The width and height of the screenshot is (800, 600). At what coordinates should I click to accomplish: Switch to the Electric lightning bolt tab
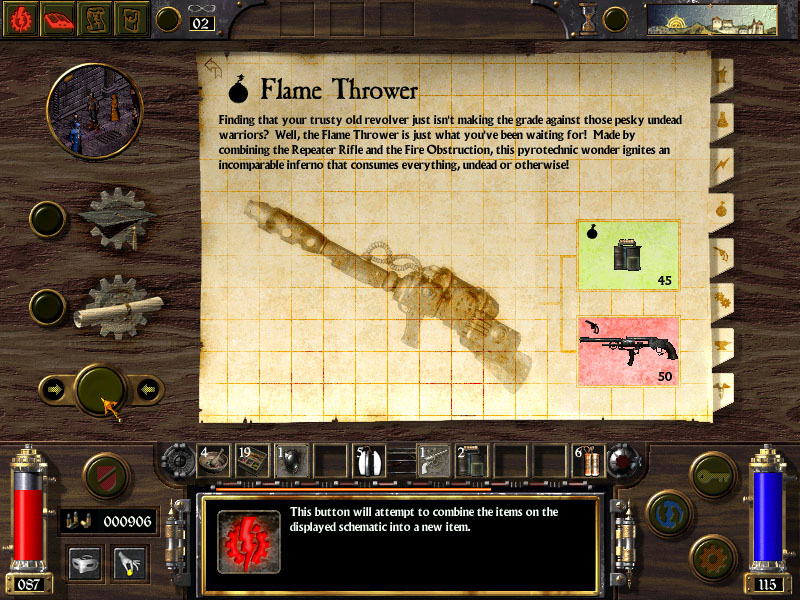coord(721,163)
